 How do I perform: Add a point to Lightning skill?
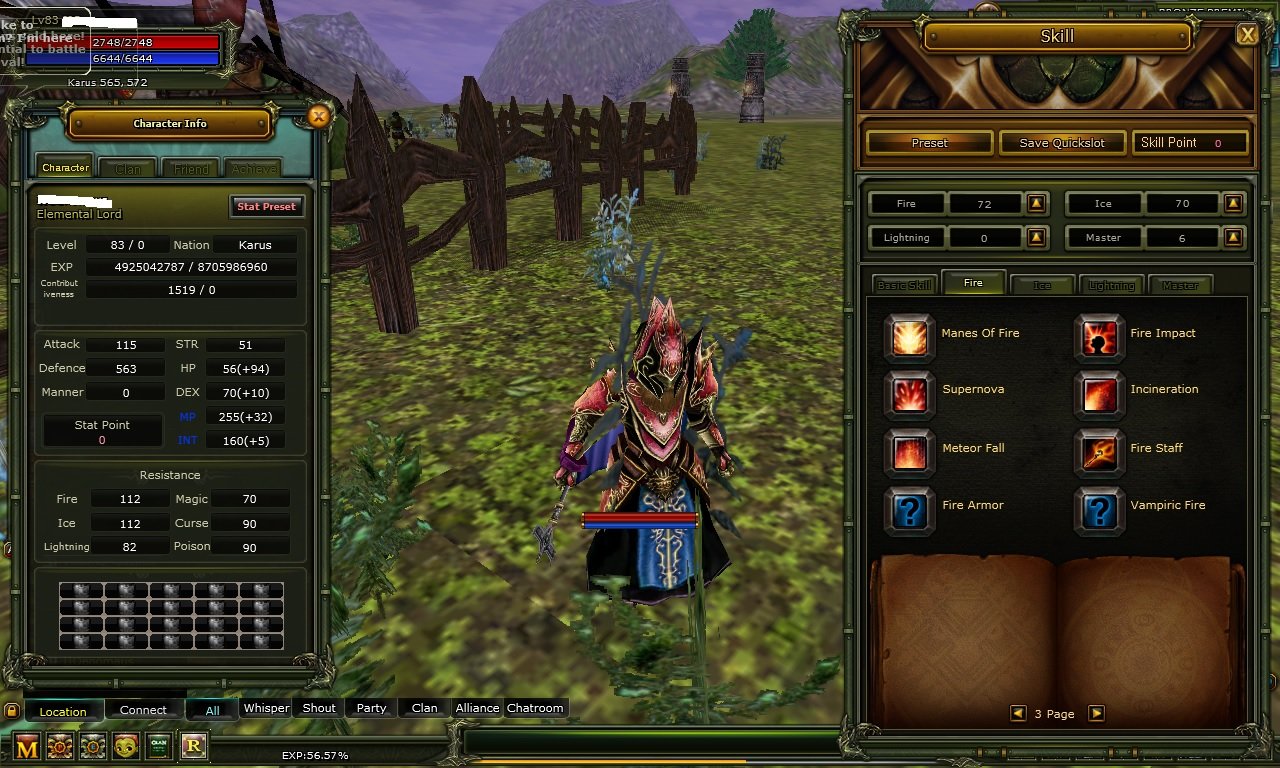point(1036,238)
